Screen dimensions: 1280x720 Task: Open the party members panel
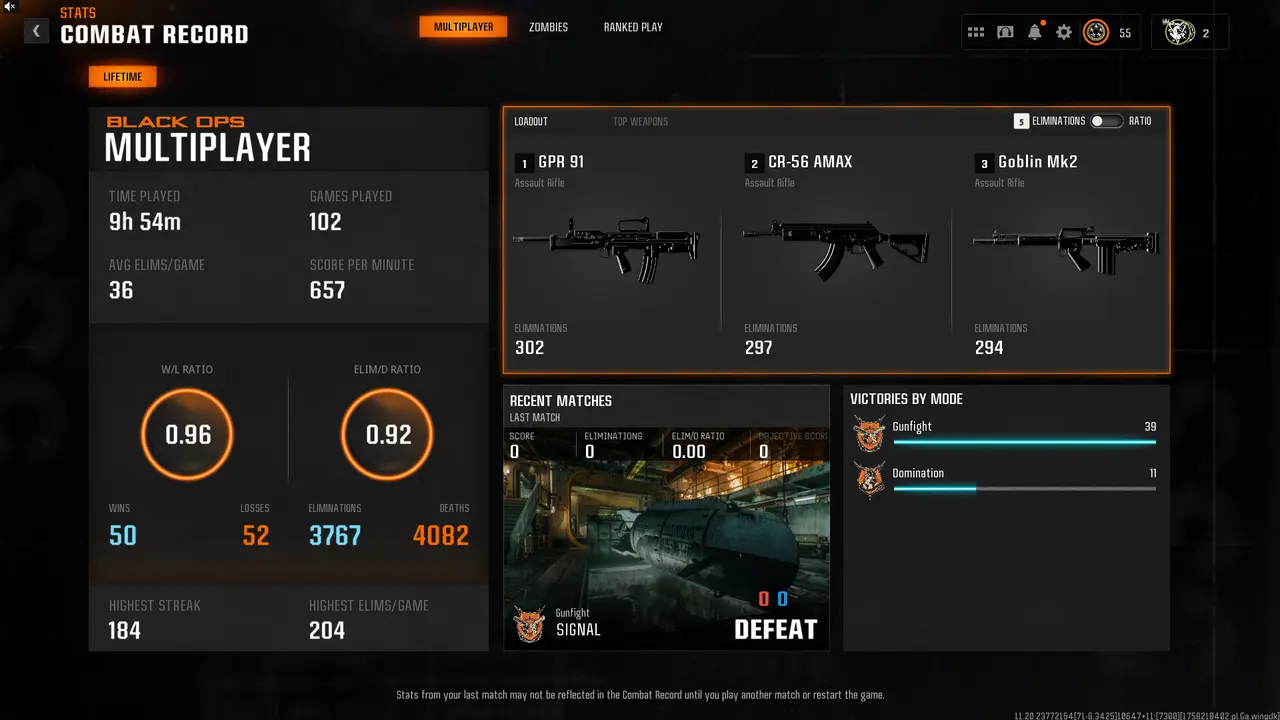(x=1189, y=33)
